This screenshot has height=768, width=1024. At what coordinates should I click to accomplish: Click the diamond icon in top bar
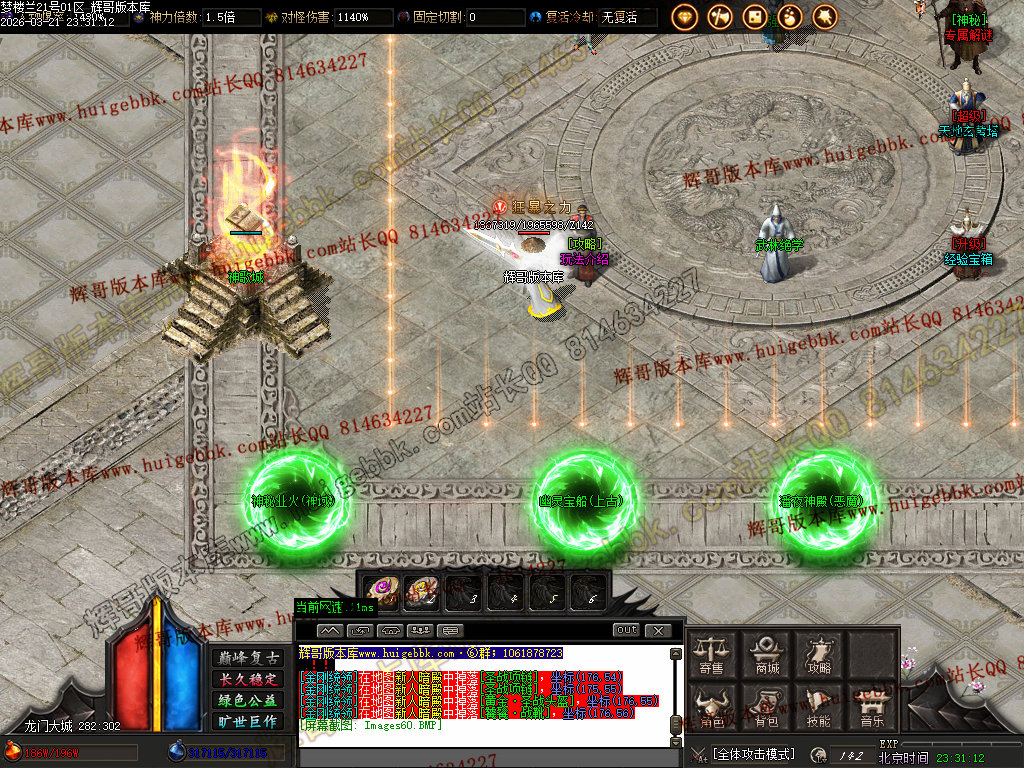coord(685,16)
